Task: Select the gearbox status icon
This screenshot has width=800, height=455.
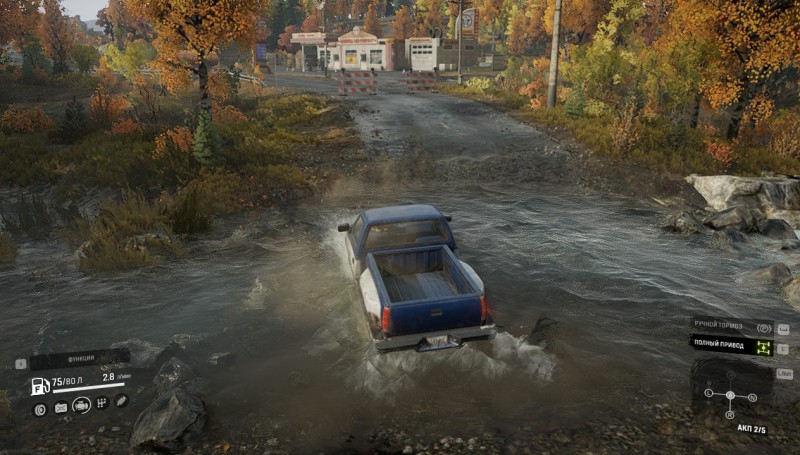Action: click(102, 403)
